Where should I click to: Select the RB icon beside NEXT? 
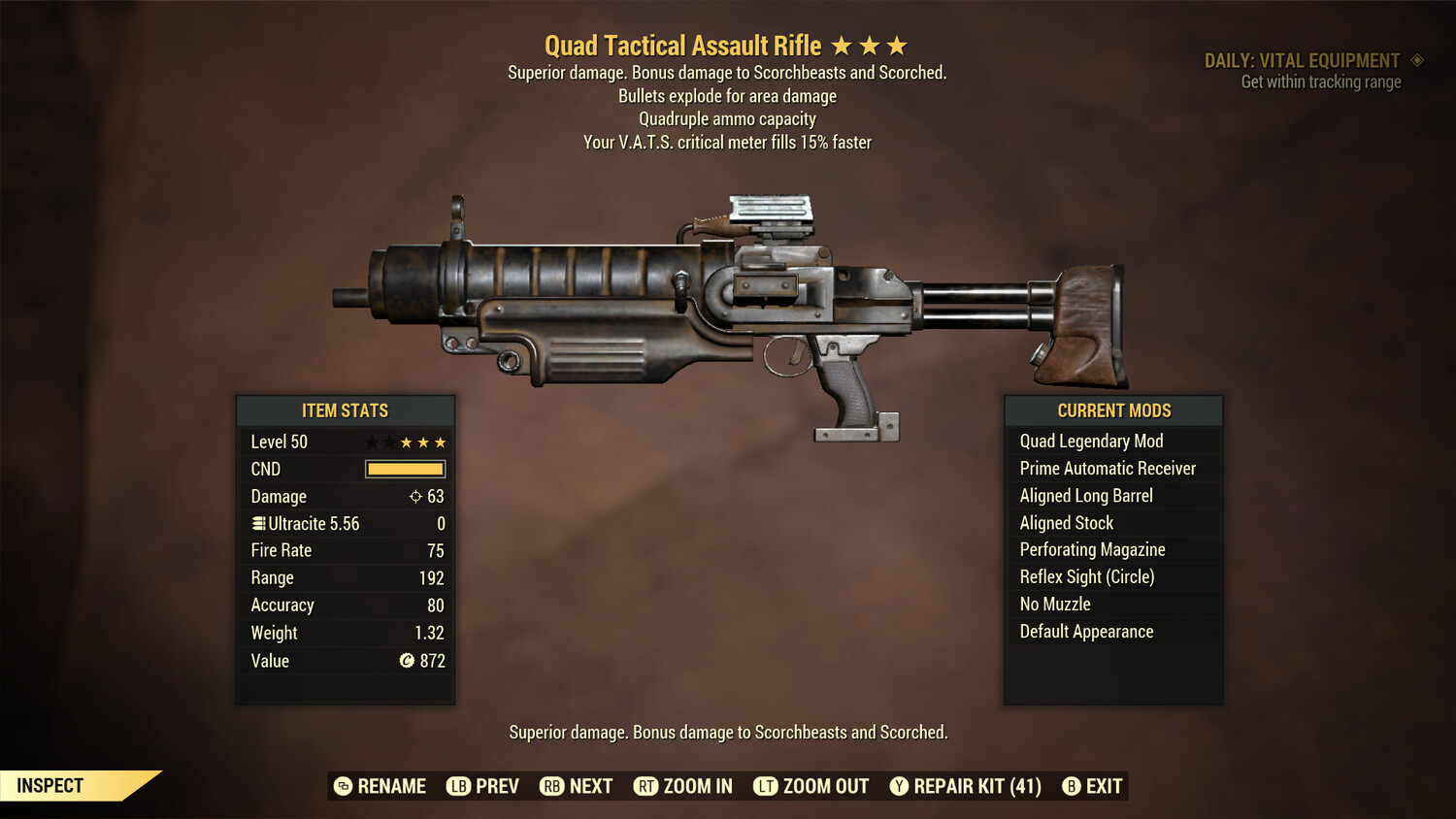pos(550,786)
